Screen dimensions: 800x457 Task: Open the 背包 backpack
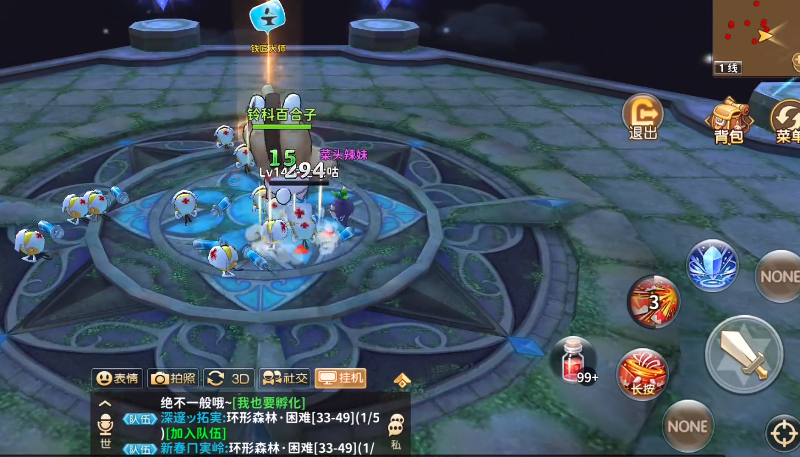728,120
